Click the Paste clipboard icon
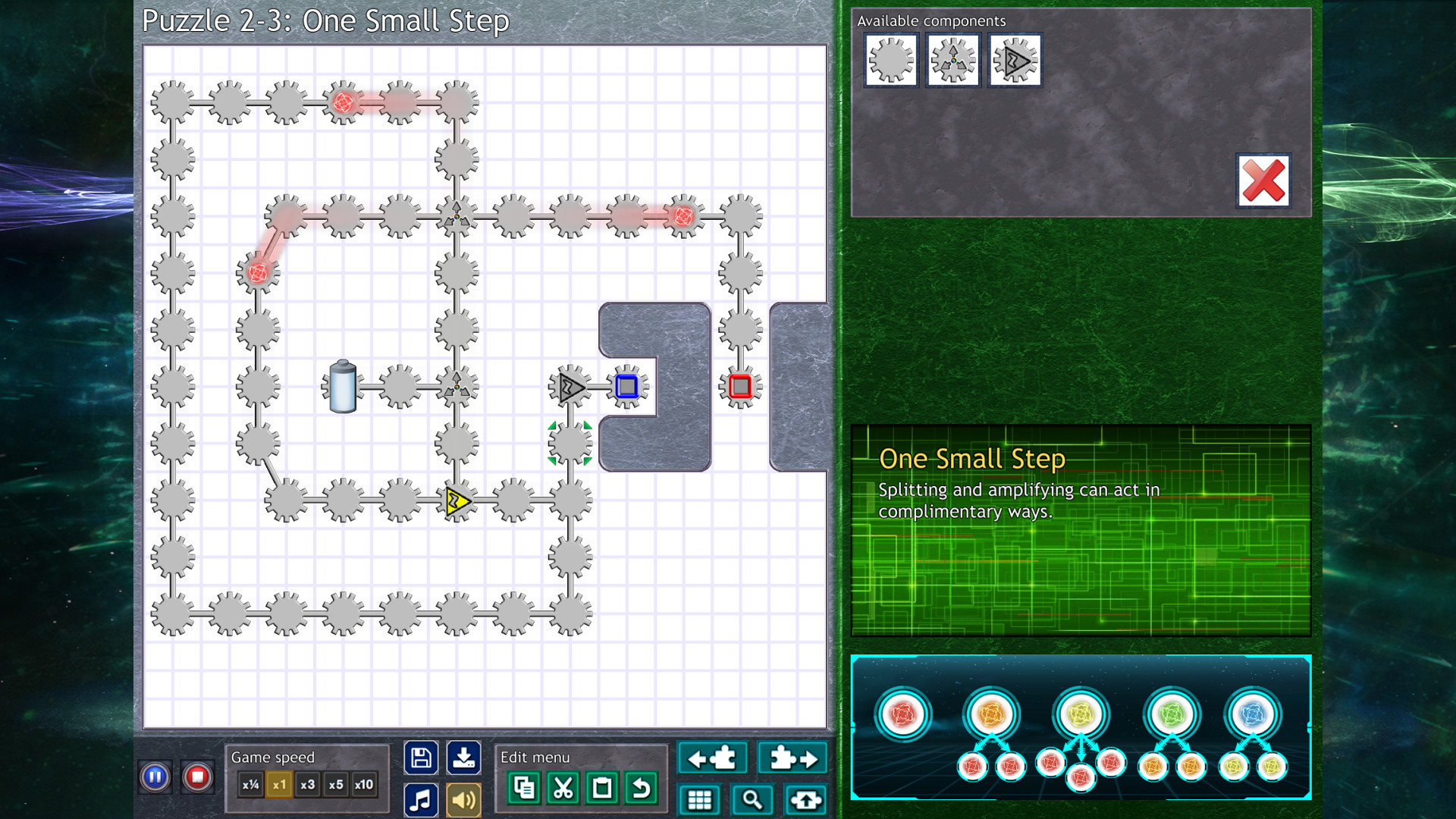1456x819 pixels. (x=601, y=788)
